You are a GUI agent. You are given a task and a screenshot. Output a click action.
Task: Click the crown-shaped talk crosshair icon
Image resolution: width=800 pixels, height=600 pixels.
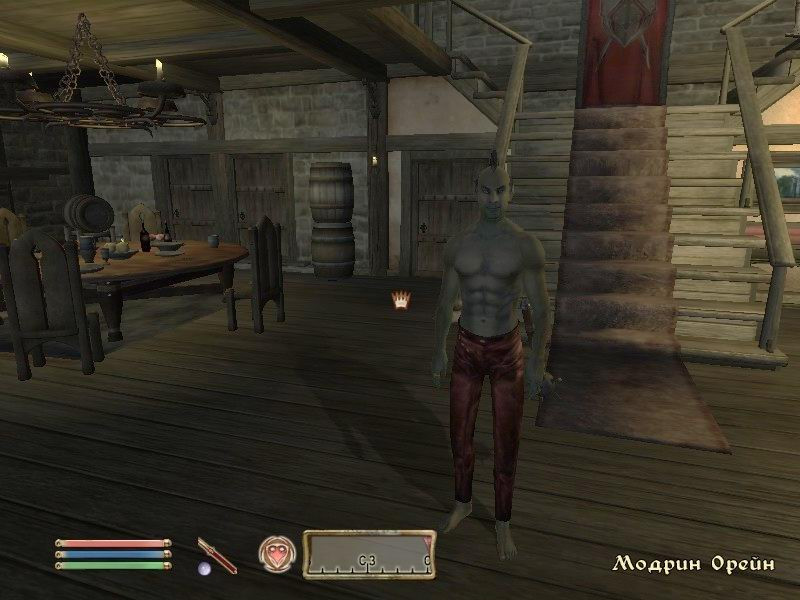[402, 299]
